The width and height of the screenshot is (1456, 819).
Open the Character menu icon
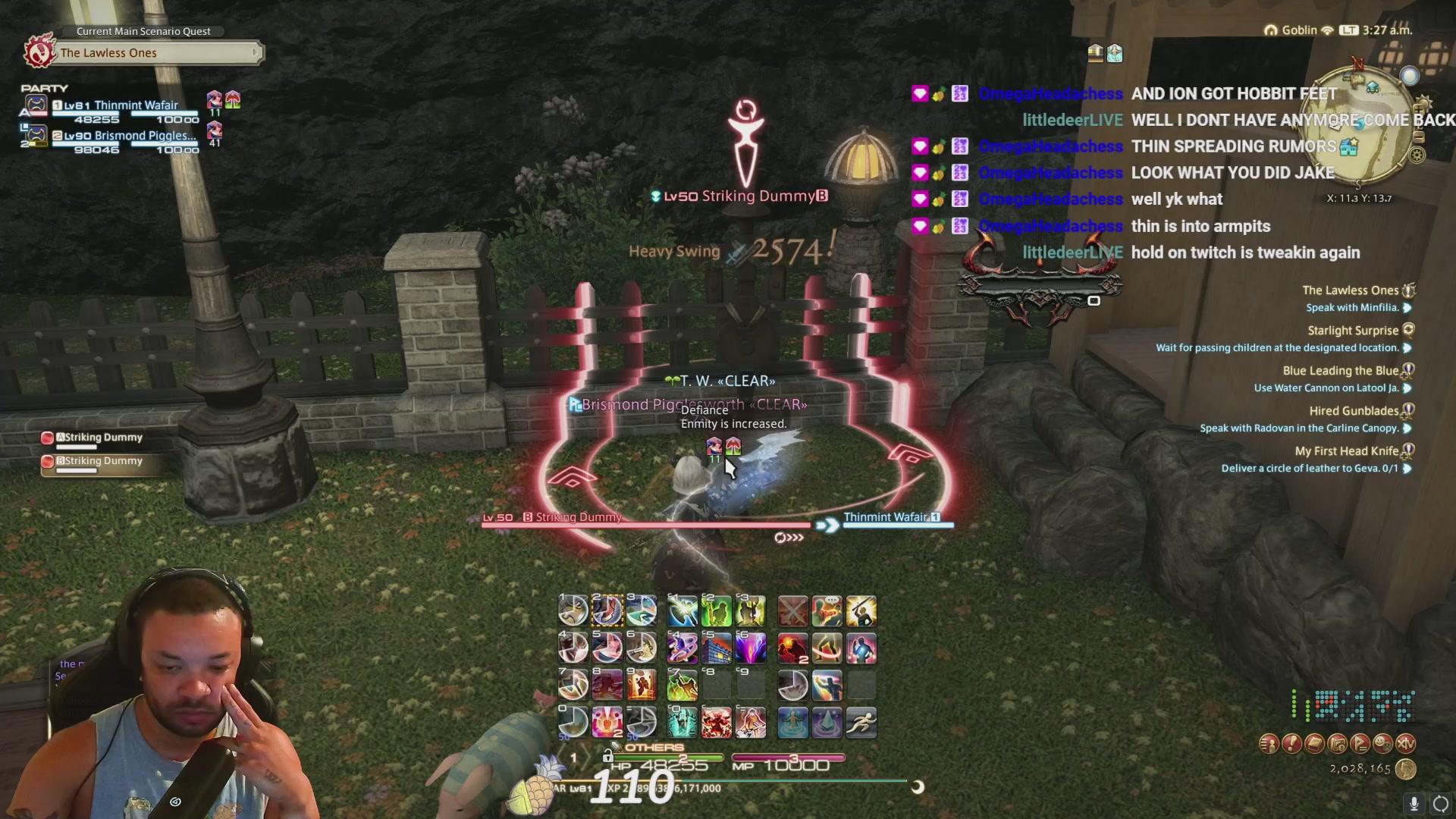click(x=1269, y=744)
